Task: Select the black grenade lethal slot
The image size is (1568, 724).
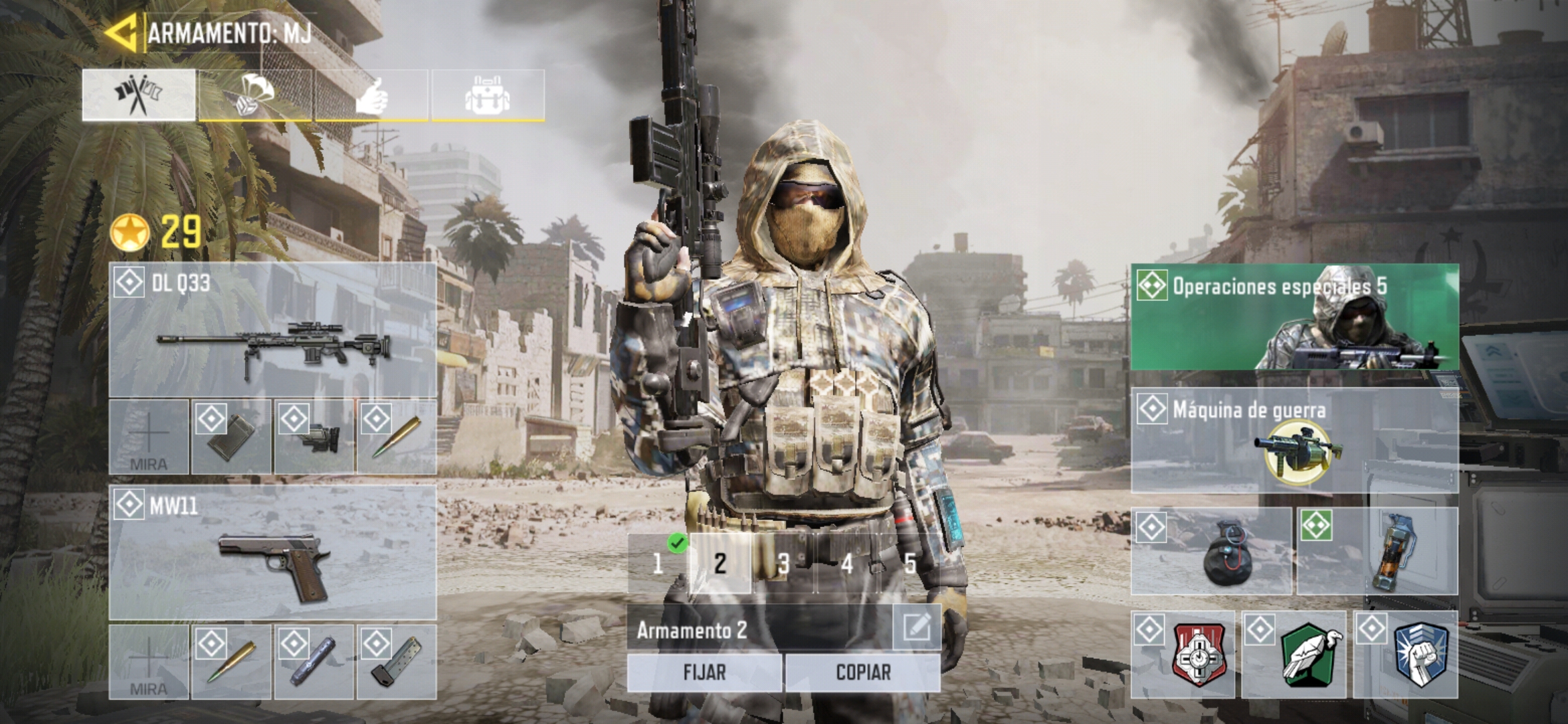Action: (x=1212, y=552)
